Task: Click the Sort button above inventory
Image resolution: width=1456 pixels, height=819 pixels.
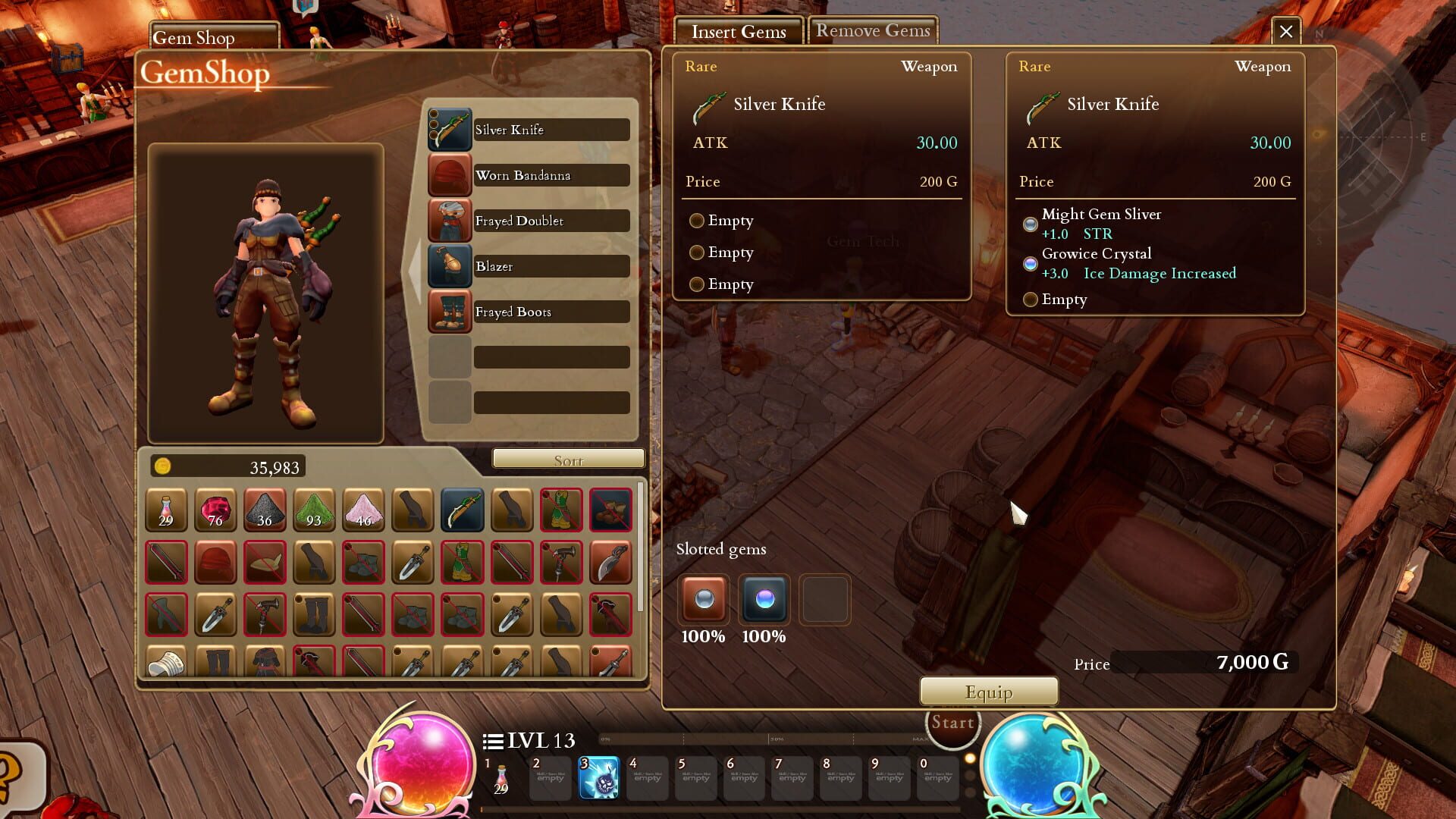Action: coord(567,459)
